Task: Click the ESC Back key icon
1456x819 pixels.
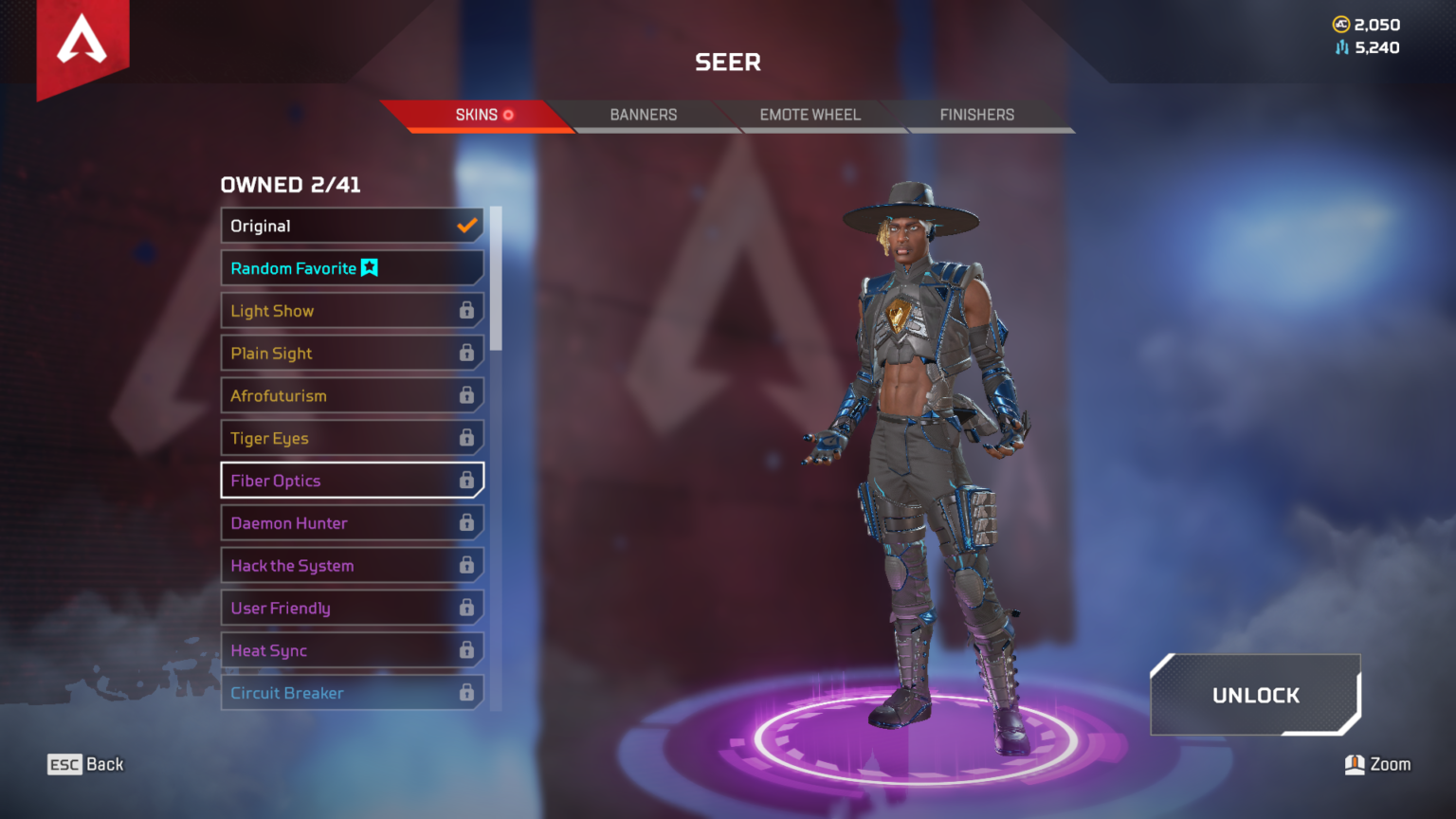Action: (x=63, y=764)
